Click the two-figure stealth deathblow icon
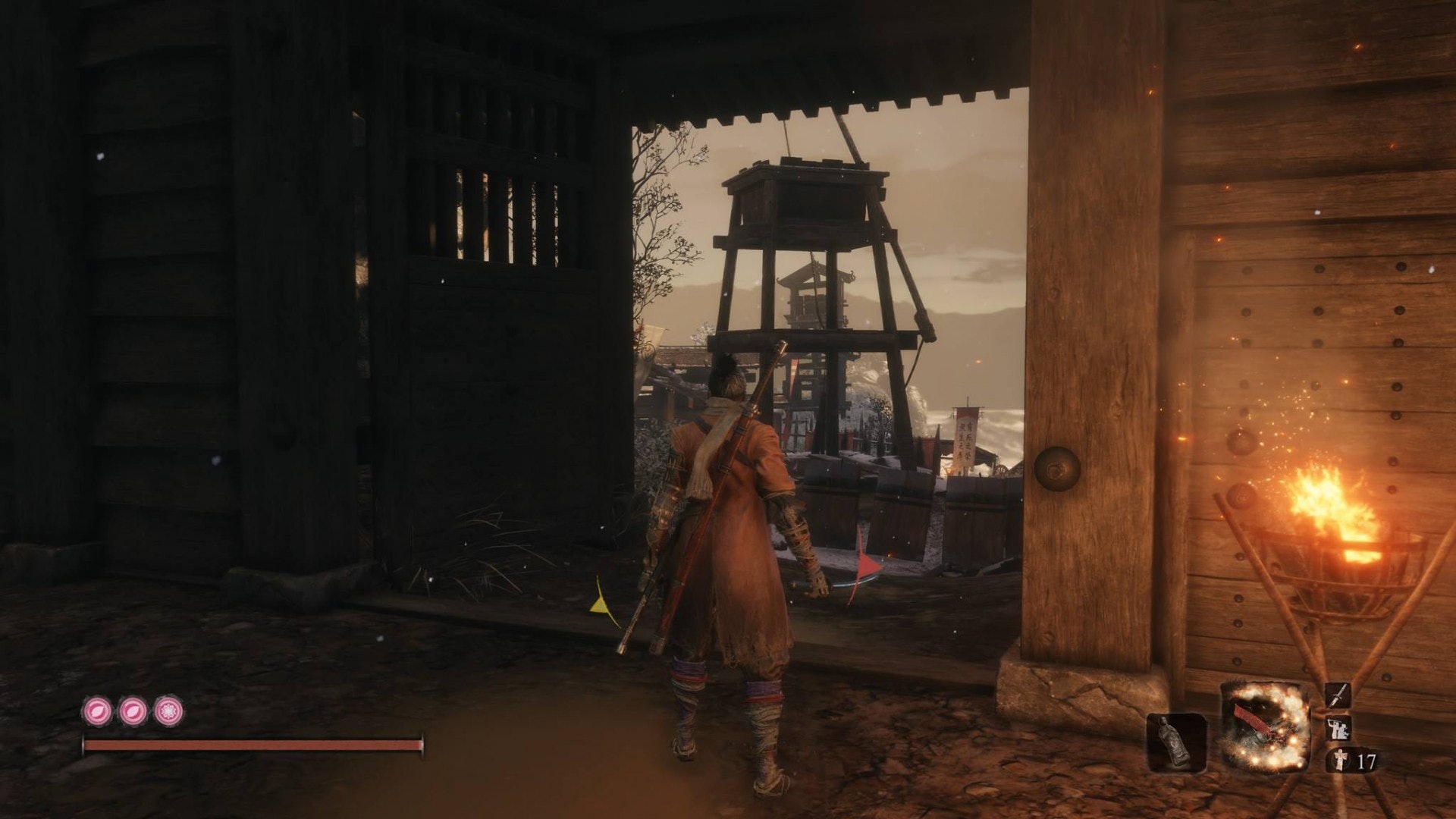Screen dimensions: 1456x819 click(x=1338, y=729)
